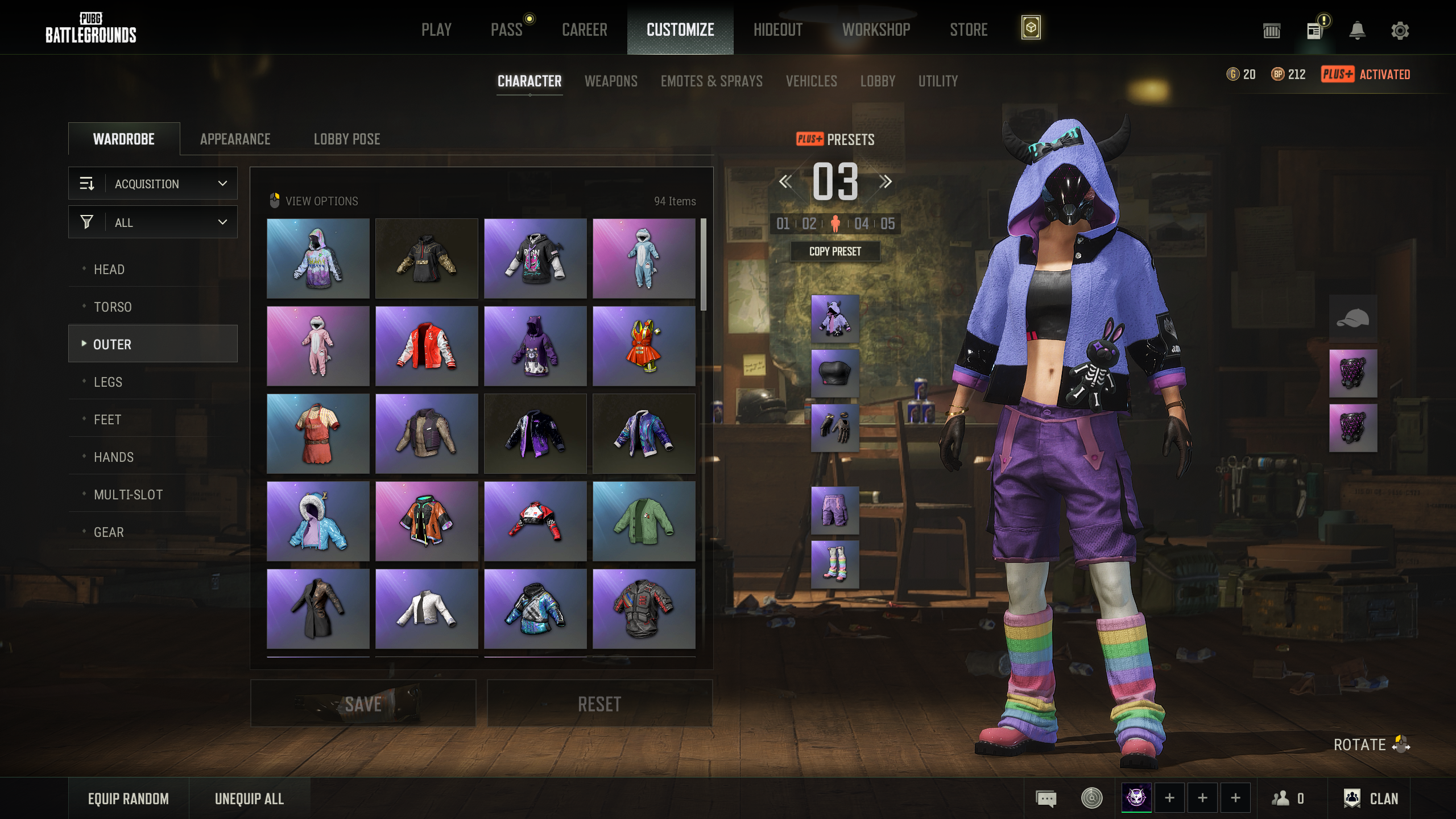Pick the green cardigan item
The height and width of the screenshot is (819, 1456).
pos(644,522)
